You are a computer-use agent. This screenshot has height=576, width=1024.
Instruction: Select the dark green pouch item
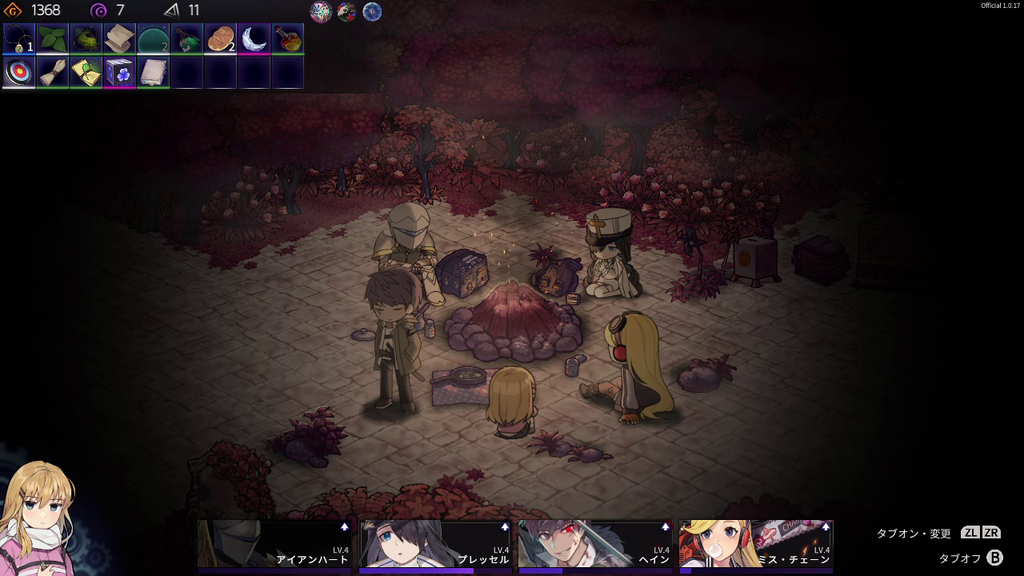point(87,39)
